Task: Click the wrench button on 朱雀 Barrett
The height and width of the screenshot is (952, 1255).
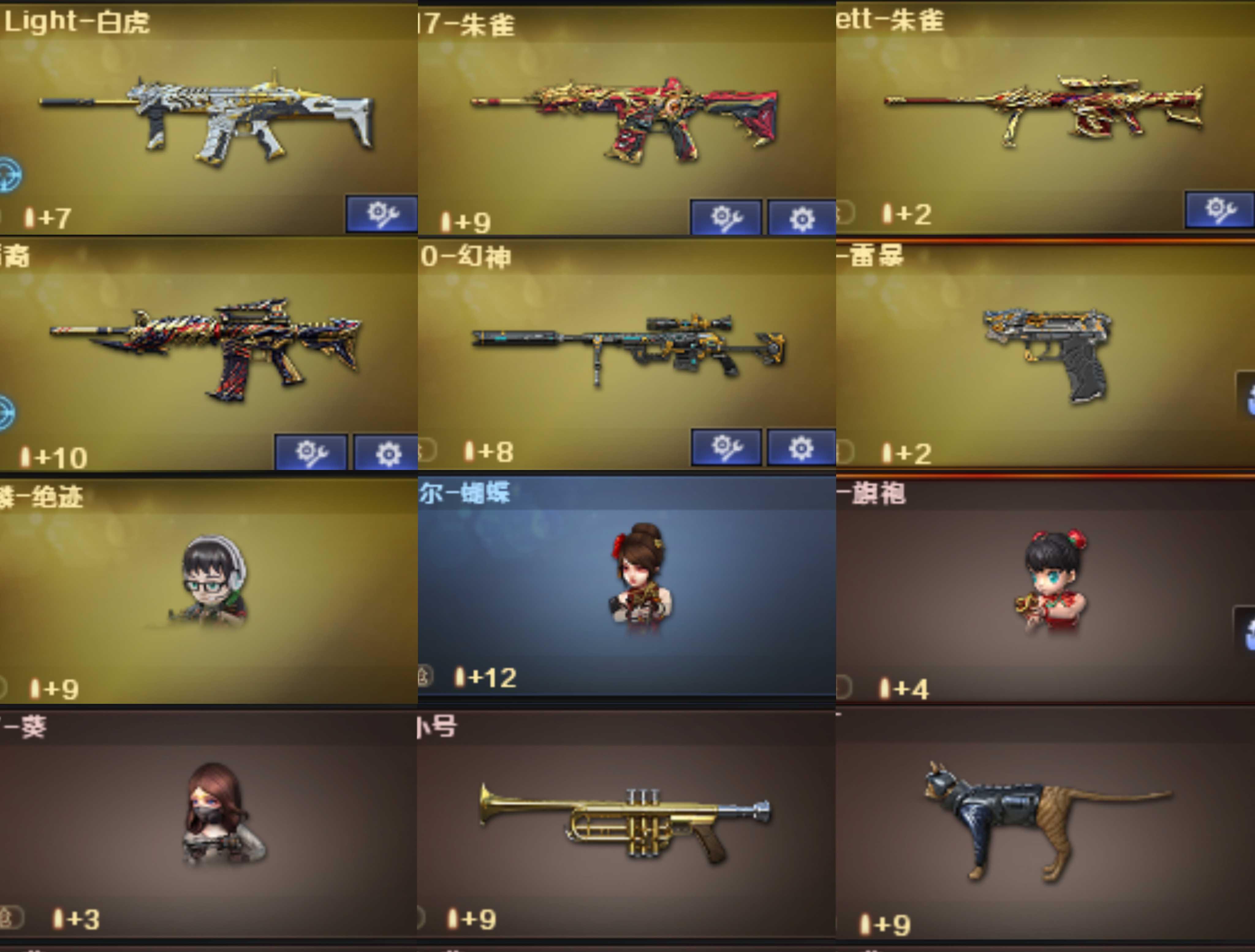Action: click(x=1219, y=210)
